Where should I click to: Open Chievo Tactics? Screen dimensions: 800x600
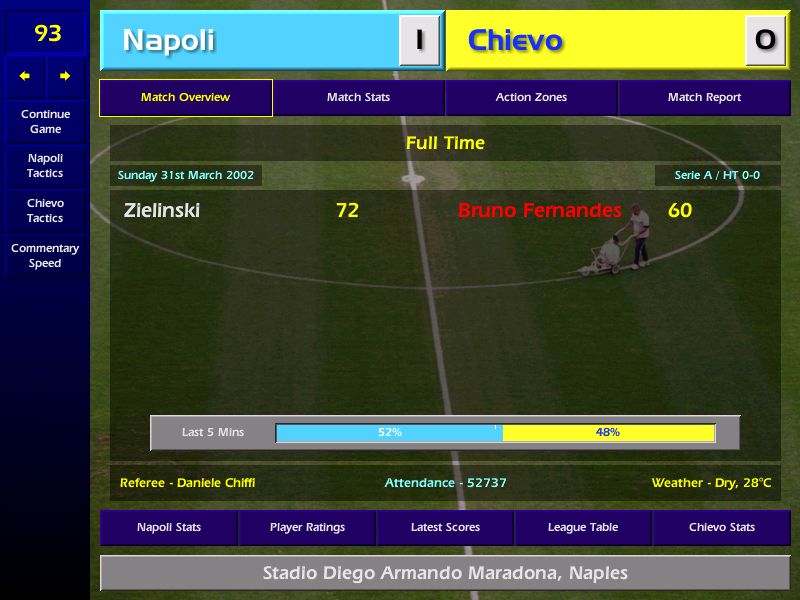click(x=45, y=211)
